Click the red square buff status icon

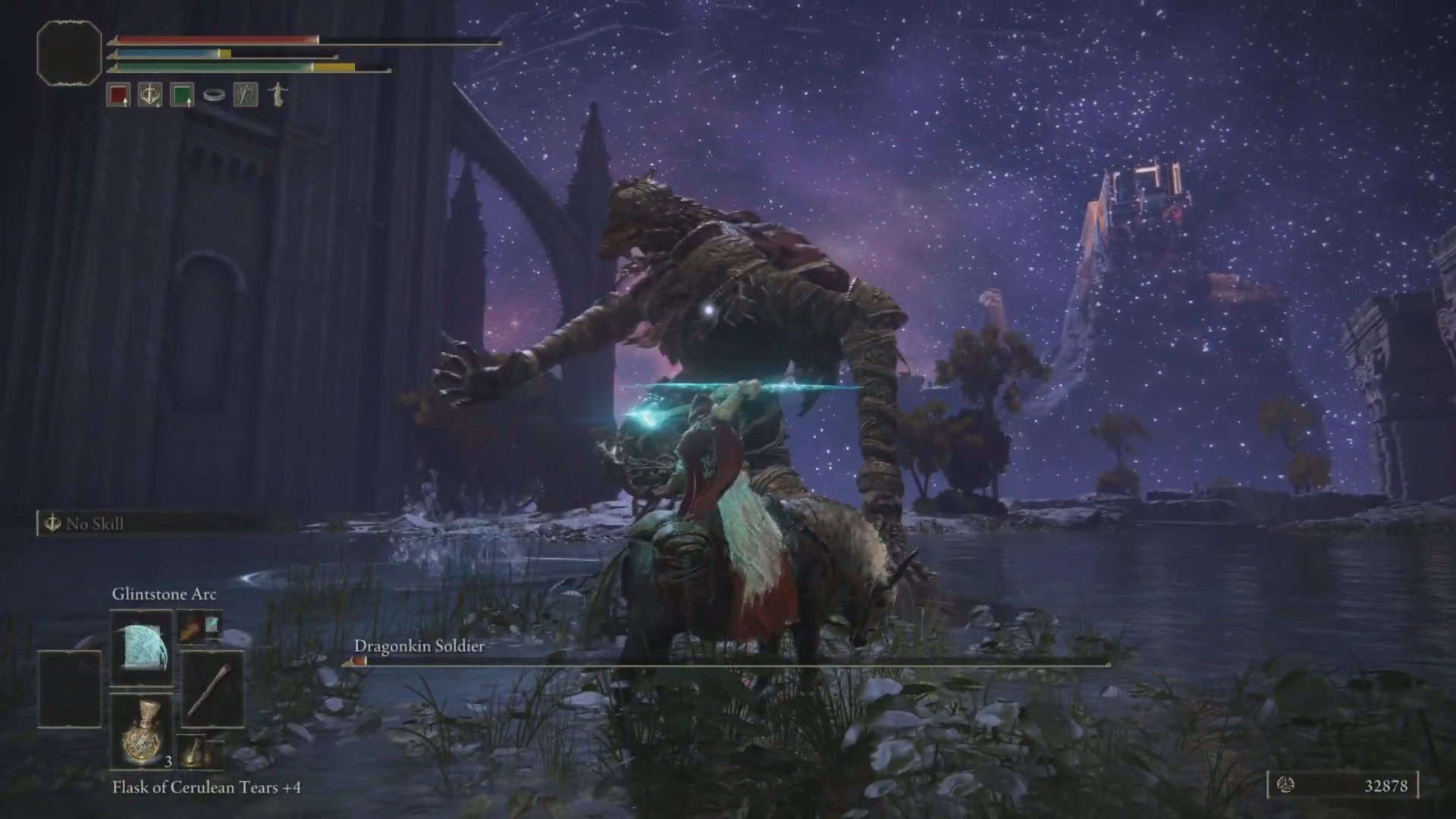(x=118, y=95)
